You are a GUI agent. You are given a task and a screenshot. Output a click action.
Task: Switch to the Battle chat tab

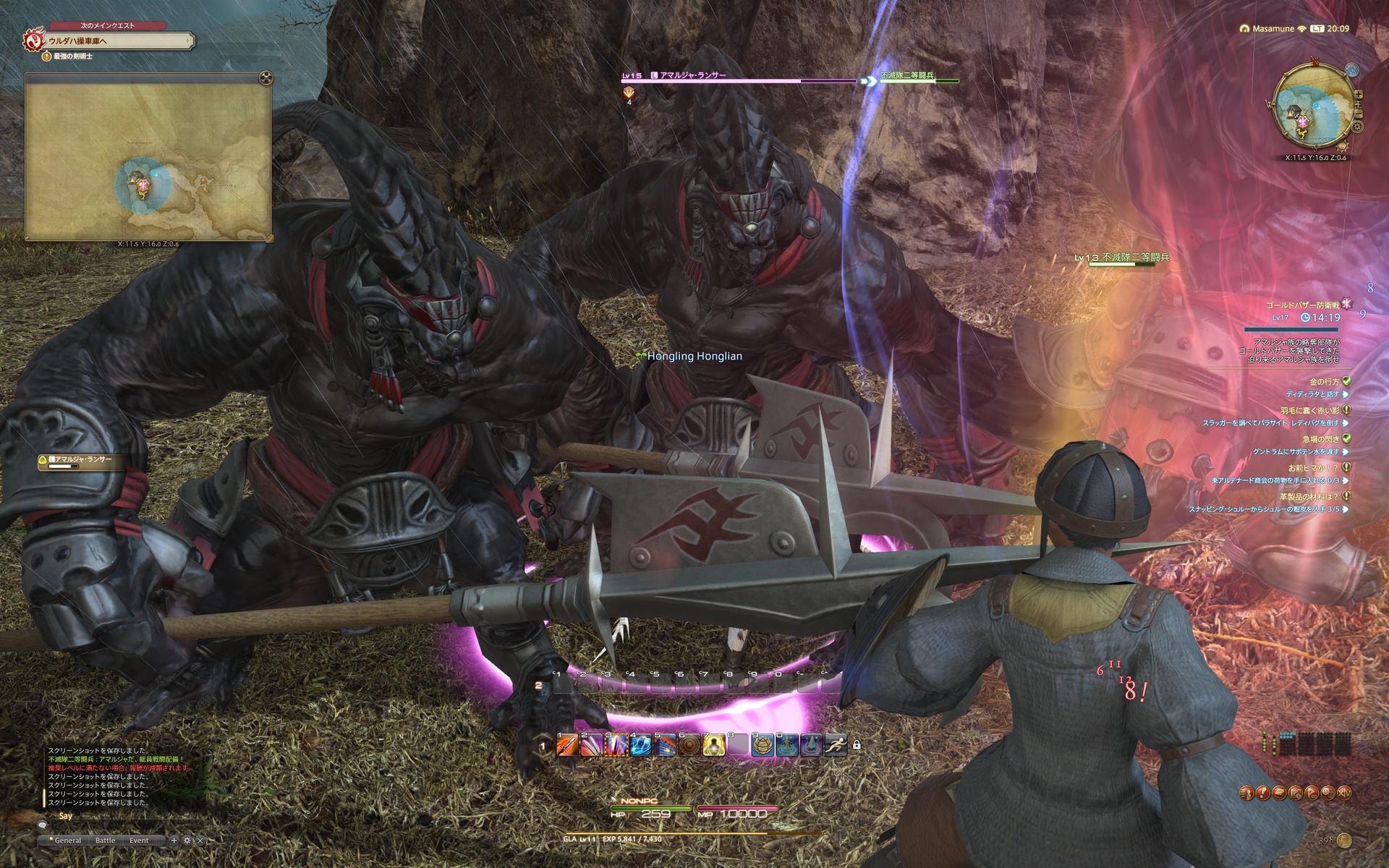pos(105,841)
